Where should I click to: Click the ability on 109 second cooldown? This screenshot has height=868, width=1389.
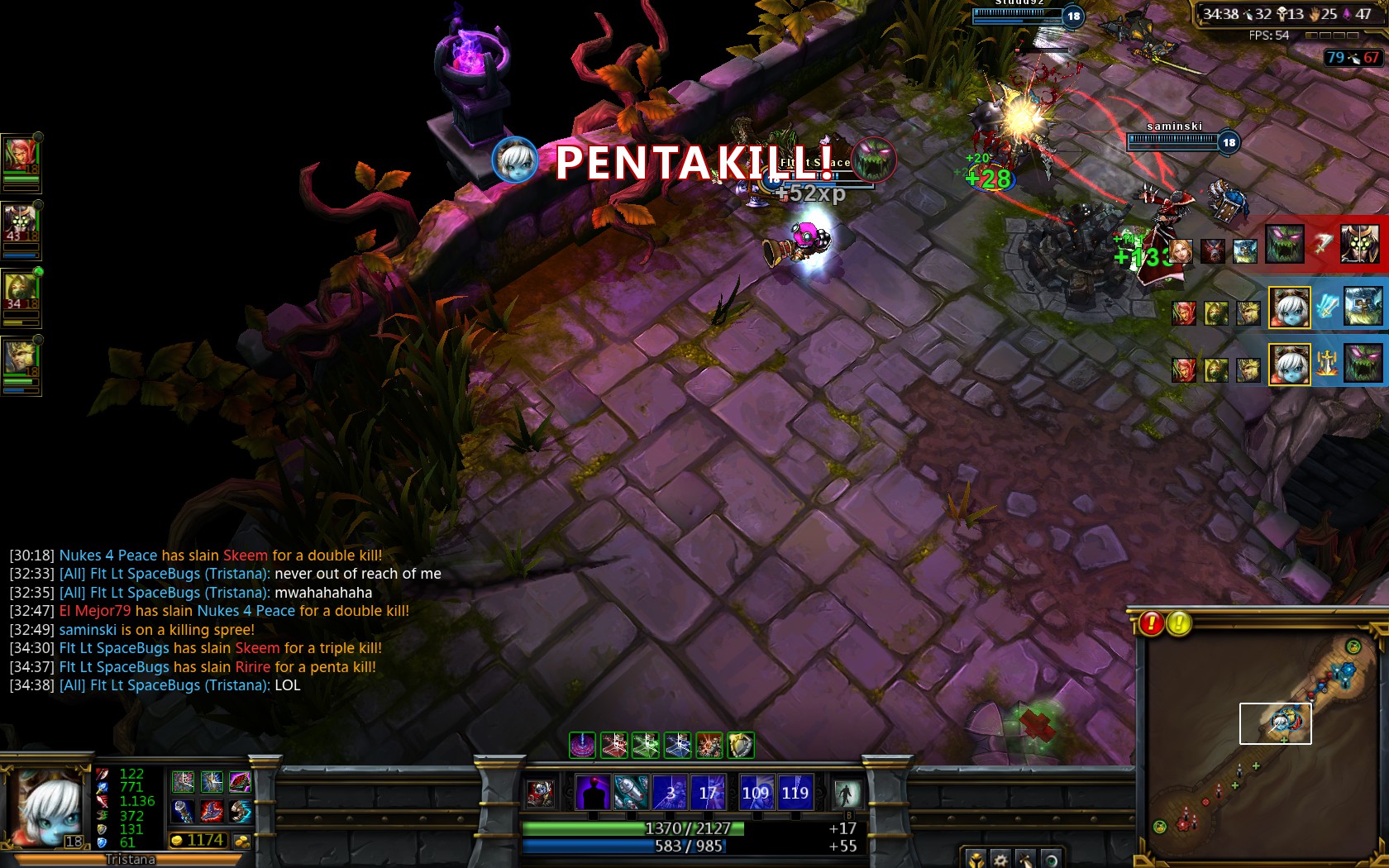(755, 793)
